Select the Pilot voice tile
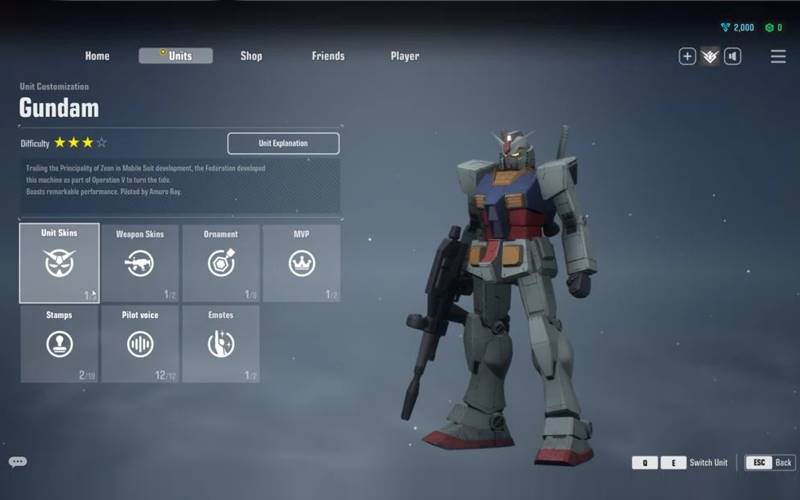The width and height of the screenshot is (800, 500). tap(140, 344)
